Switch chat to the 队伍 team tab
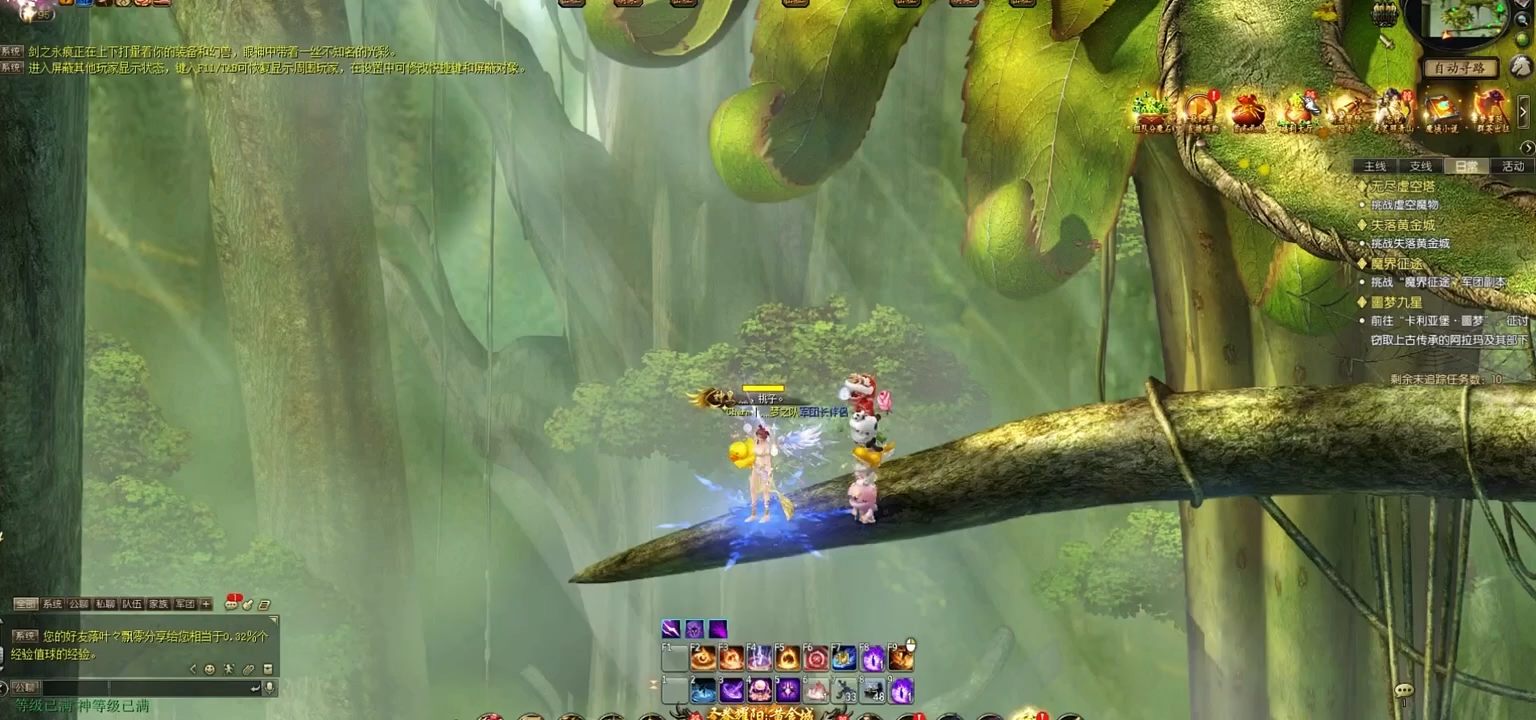This screenshot has height=720, width=1536. click(x=132, y=604)
